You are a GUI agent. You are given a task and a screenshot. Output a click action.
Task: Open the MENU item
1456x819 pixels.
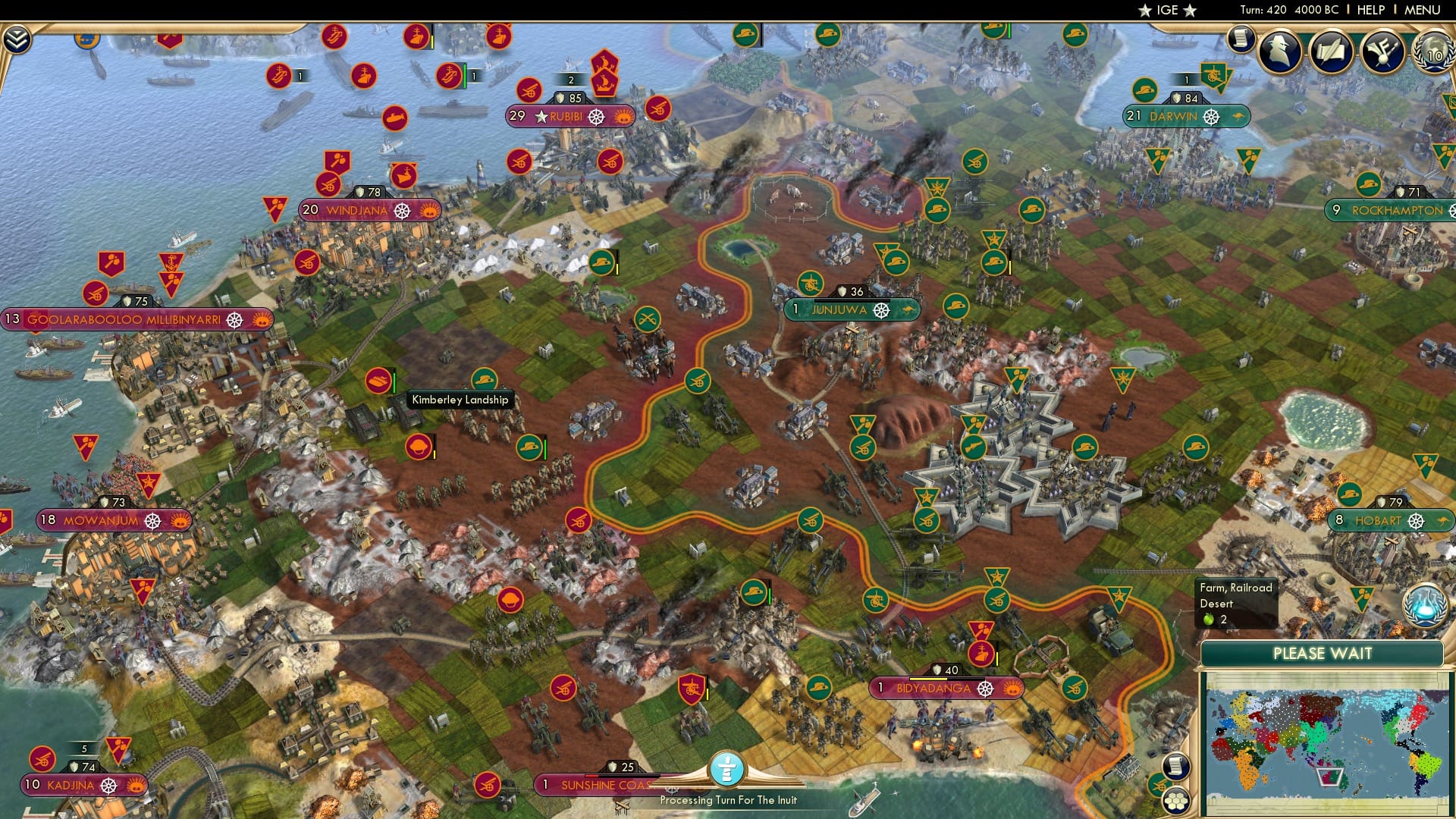tap(1422, 10)
